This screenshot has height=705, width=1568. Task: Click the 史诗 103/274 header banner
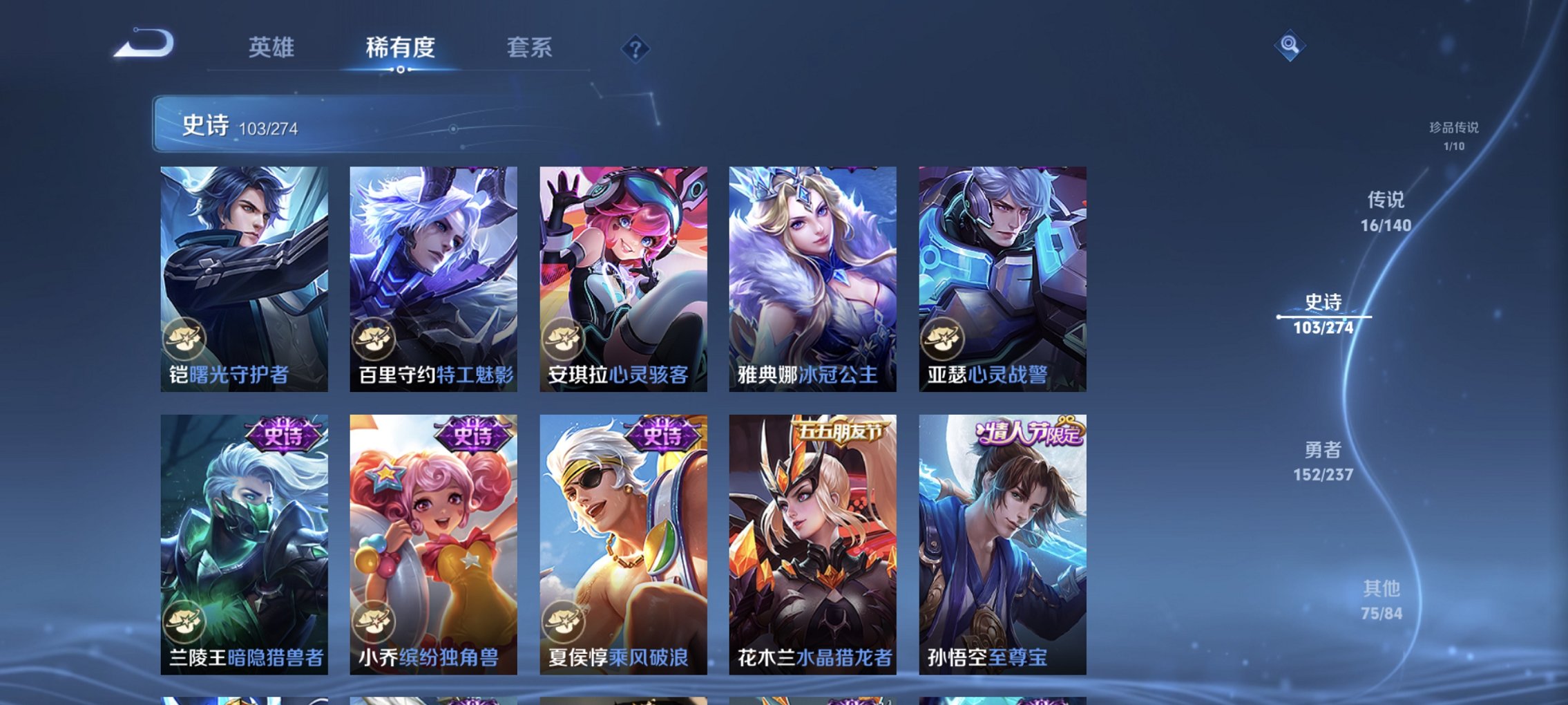(x=311, y=126)
